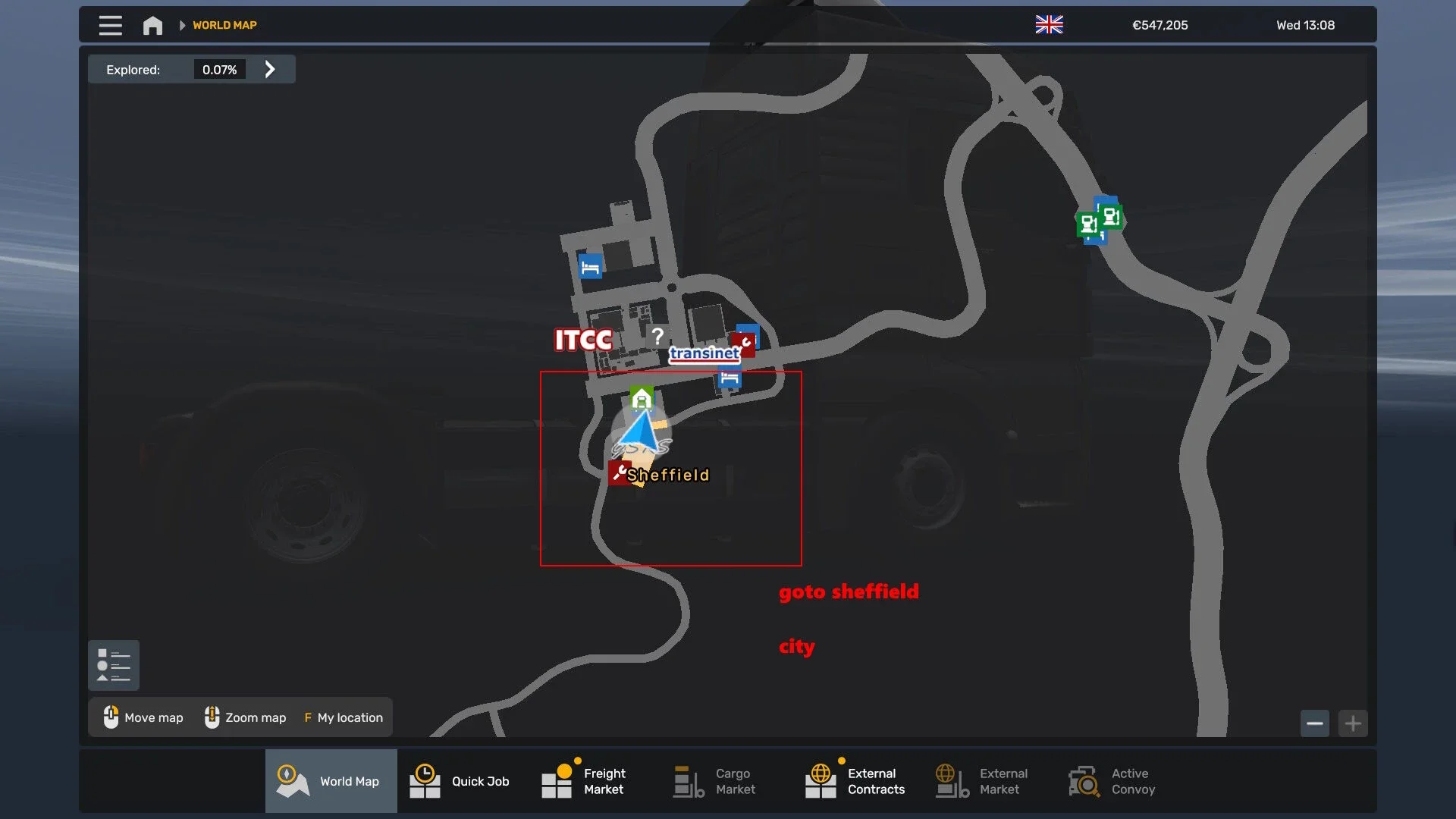Click the Explored 0.07% progress field

coord(219,69)
